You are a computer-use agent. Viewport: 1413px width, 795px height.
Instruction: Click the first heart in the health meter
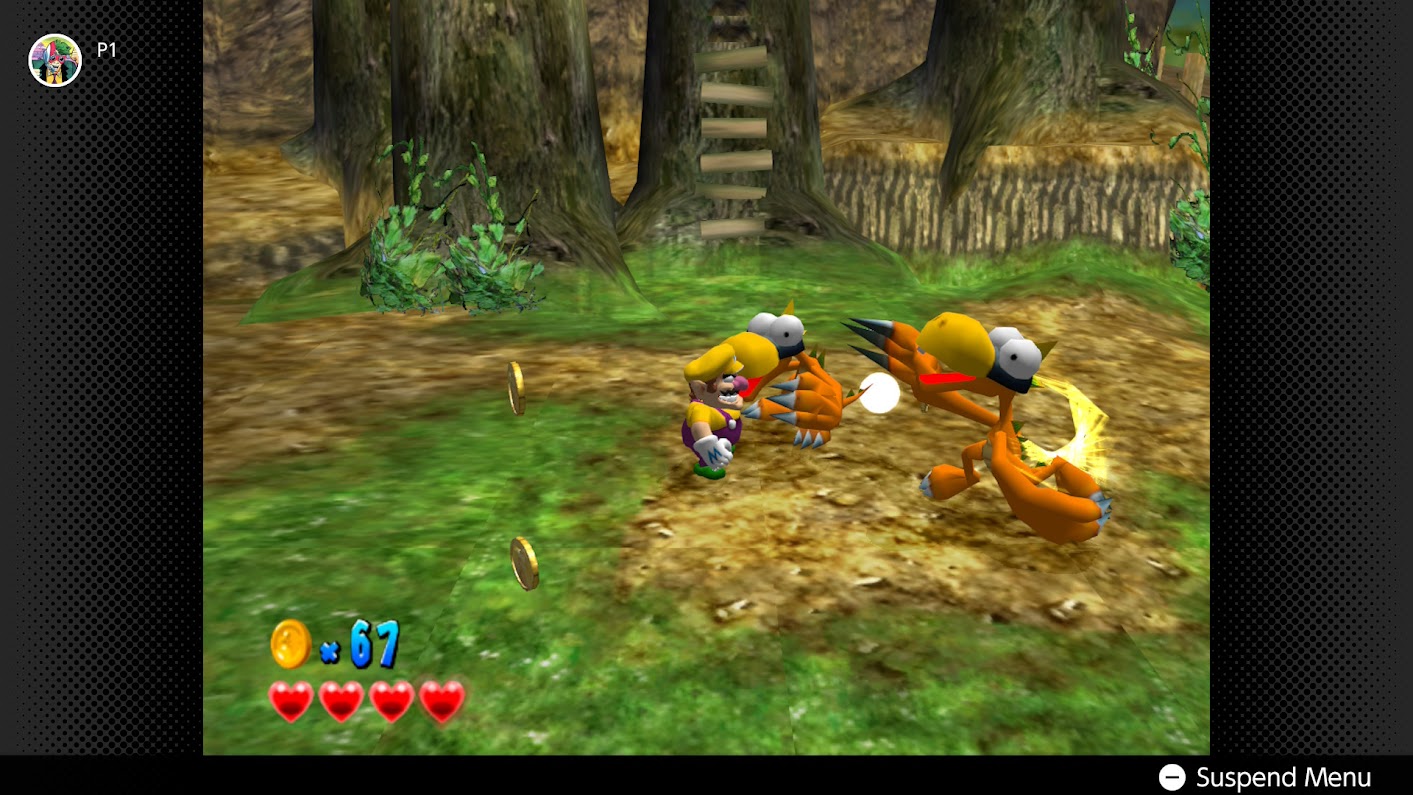coord(291,703)
